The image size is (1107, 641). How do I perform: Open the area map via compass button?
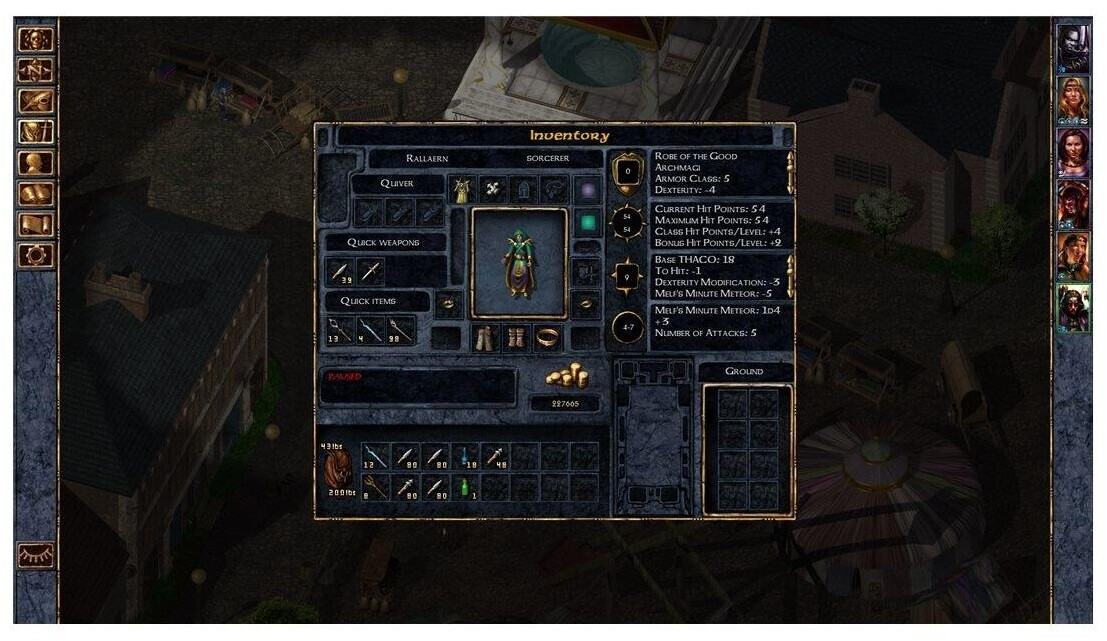(36, 71)
